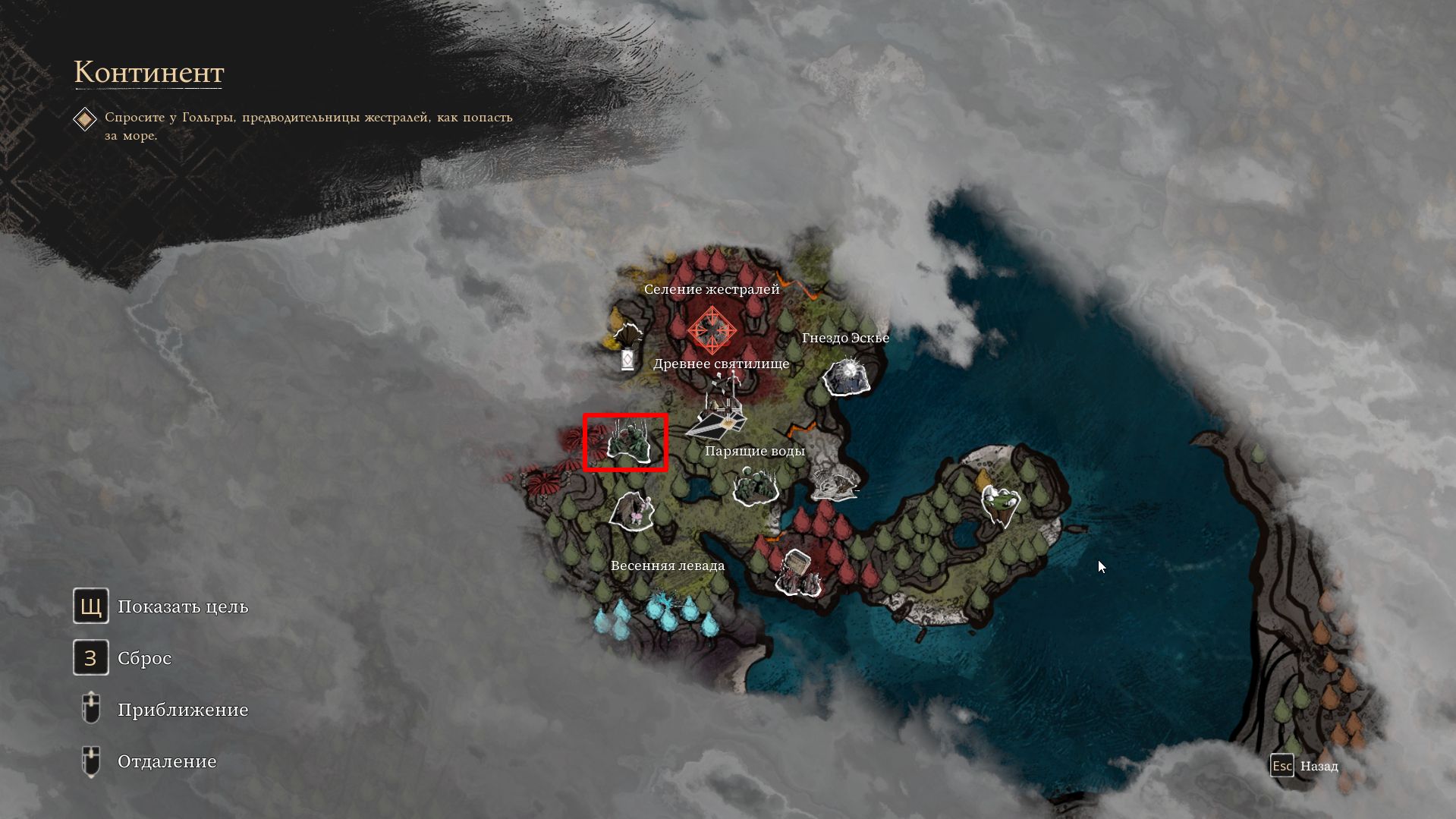The width and height of the screenshot is (1456, 819).
Task: Pick the Парящие воды location marker
Action: click(x=756, y=487)
